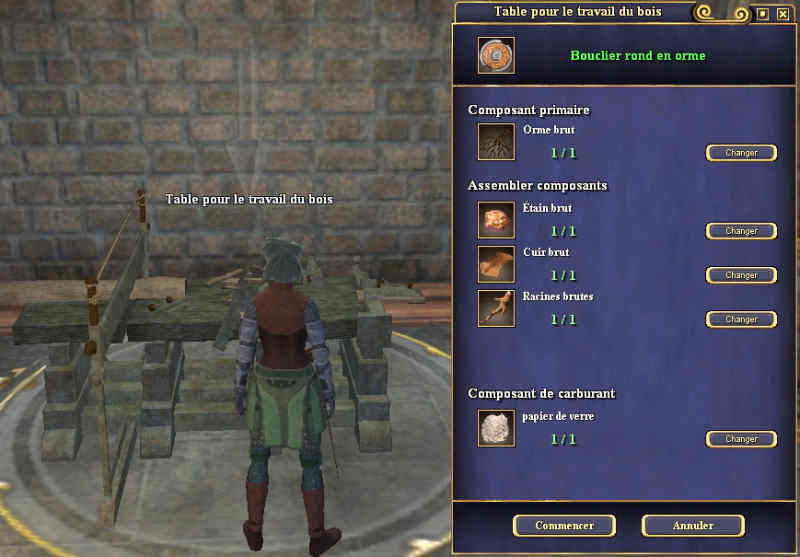The height and width of the screenshot is (557, 800).
Task: Click the Orme brut wood icon
Action: coord(496,142)
